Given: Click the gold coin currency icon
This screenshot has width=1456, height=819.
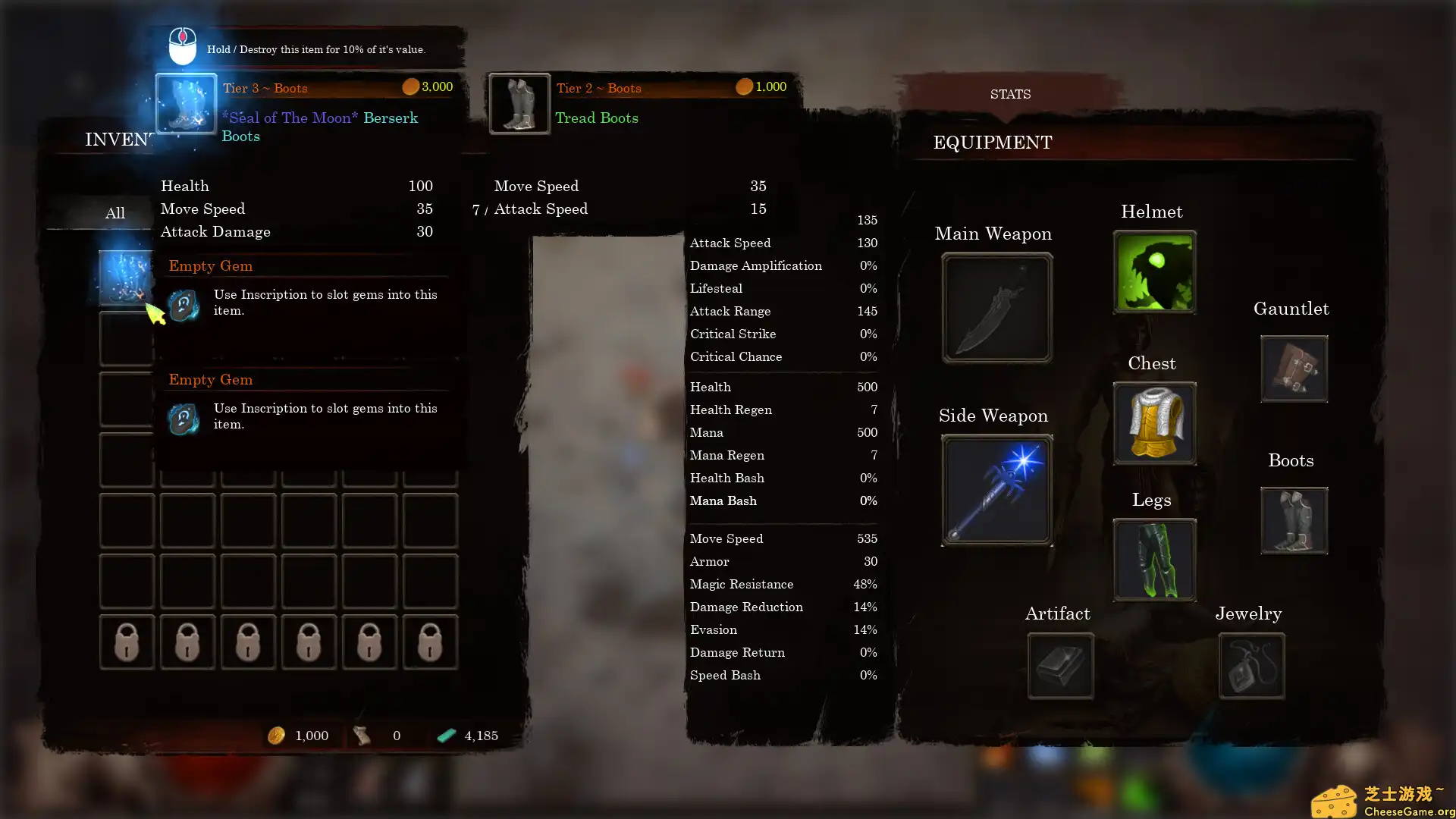Looking at the screenshot, I should 276,735.
